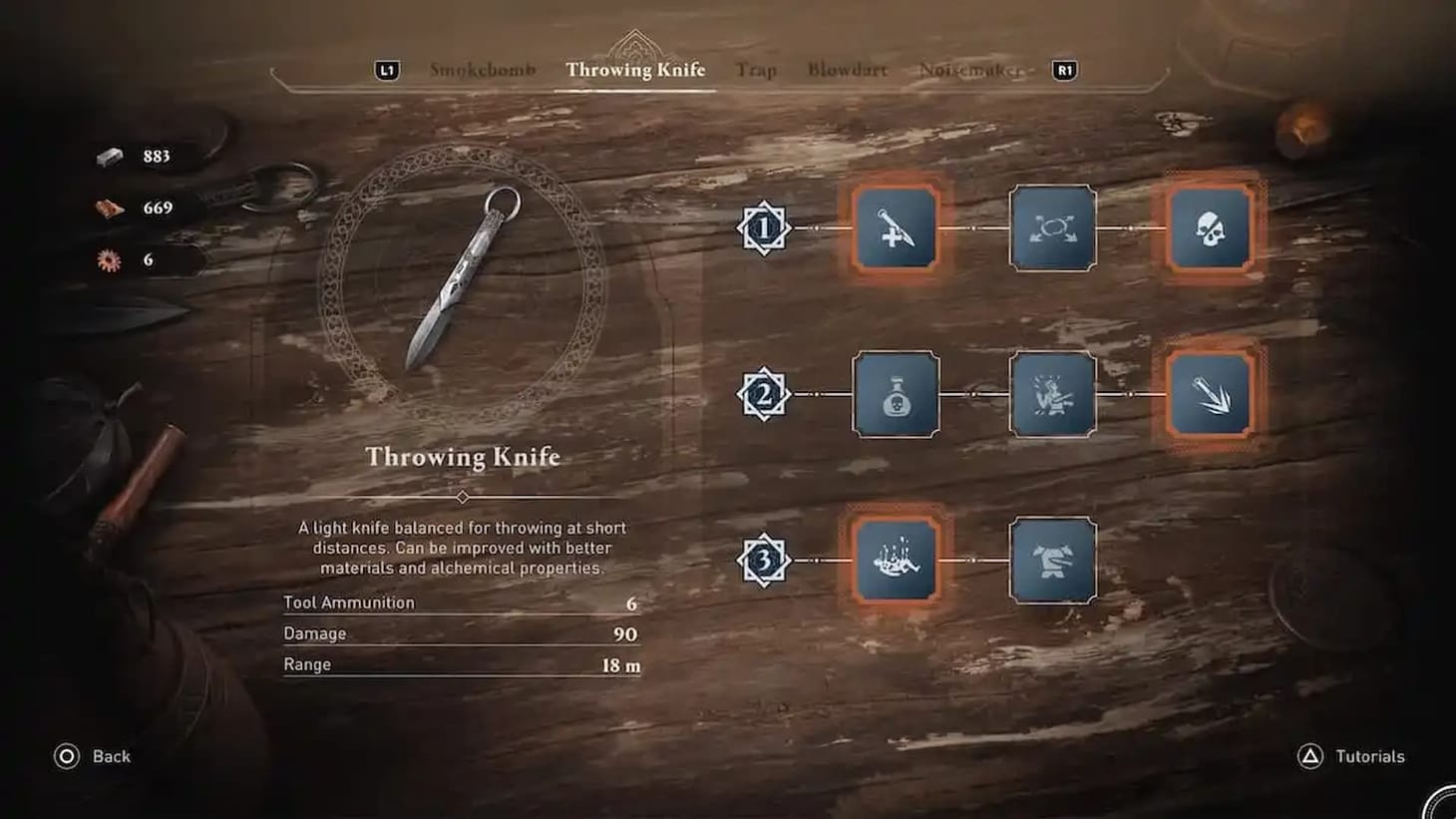
Task: Select the armor piercing upgrade in tier 3
Action: coord(1052,562)
